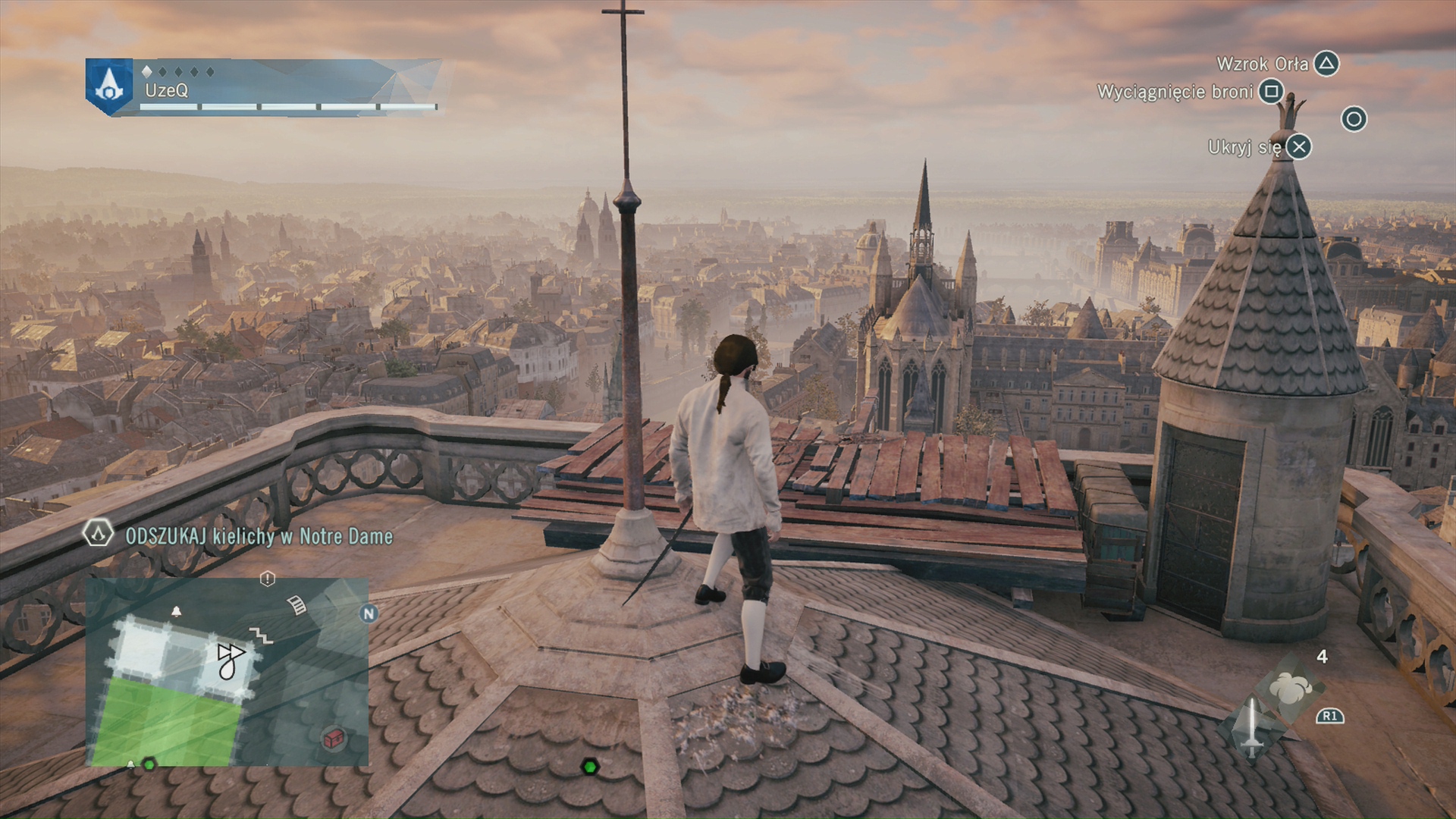The image size is (1456, 819).
Task: Click the zigzag stairs marker on the minimap
Action: 262,635
